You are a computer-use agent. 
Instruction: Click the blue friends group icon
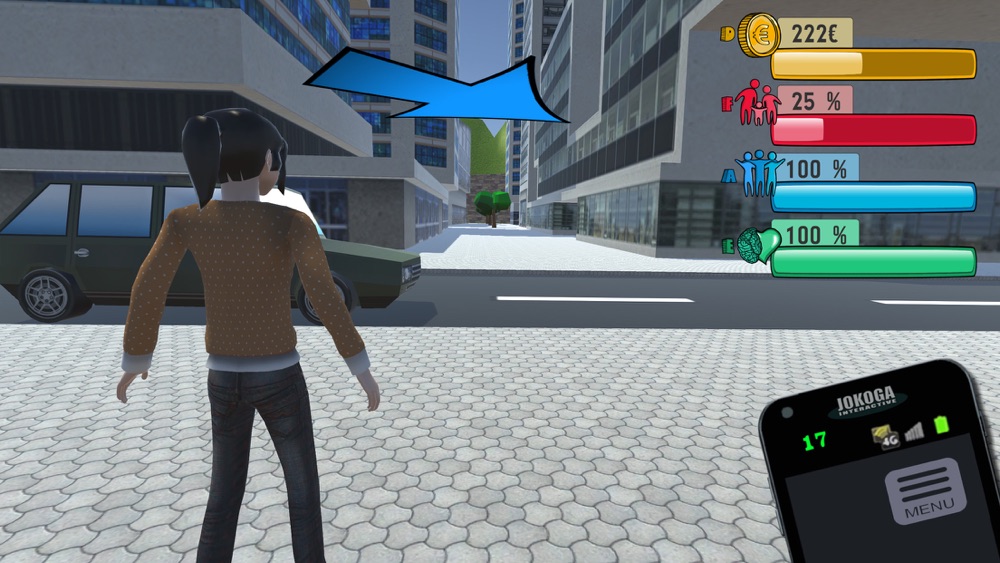(x=757, y=173)
